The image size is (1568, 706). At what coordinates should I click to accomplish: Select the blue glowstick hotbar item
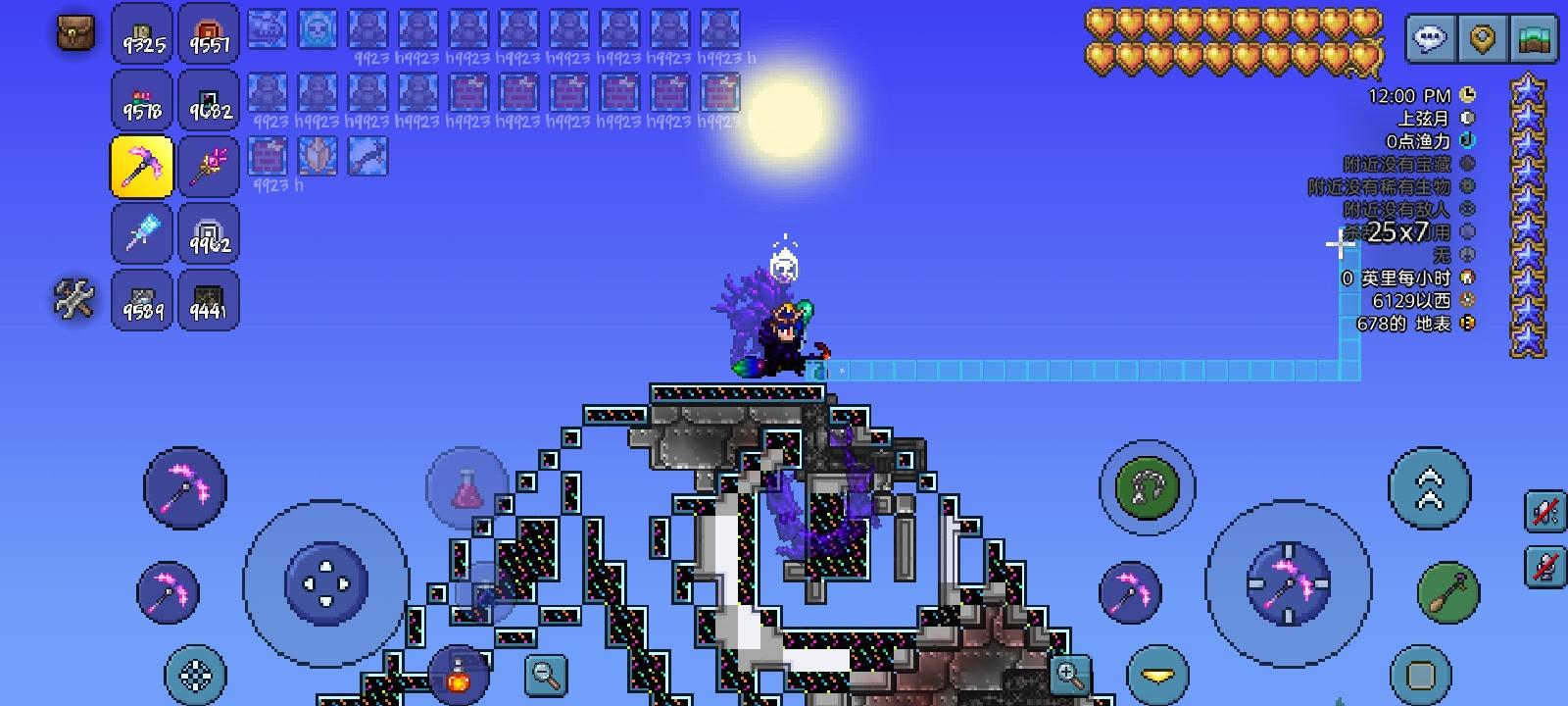tap(142, 234)
